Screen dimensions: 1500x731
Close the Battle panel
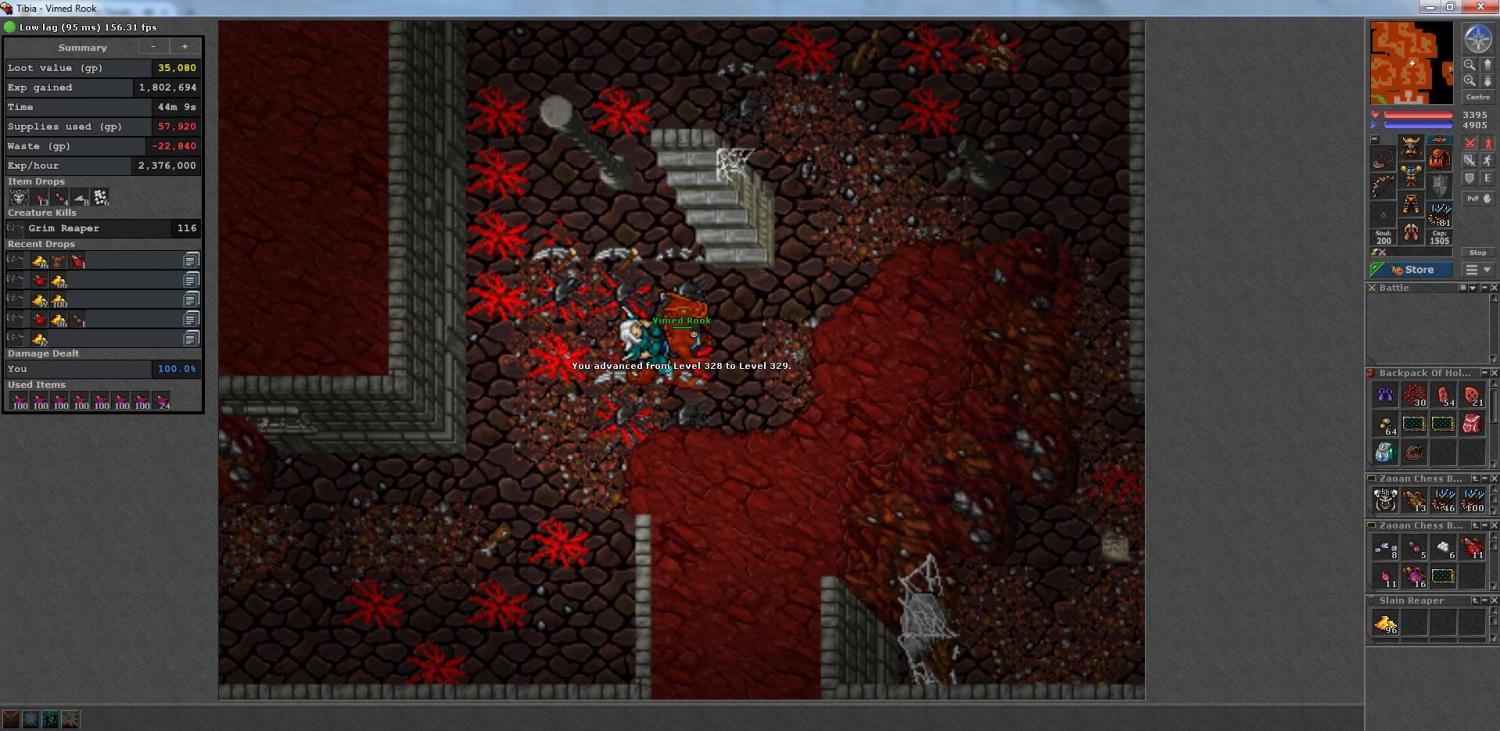[x=1494, y=288]
